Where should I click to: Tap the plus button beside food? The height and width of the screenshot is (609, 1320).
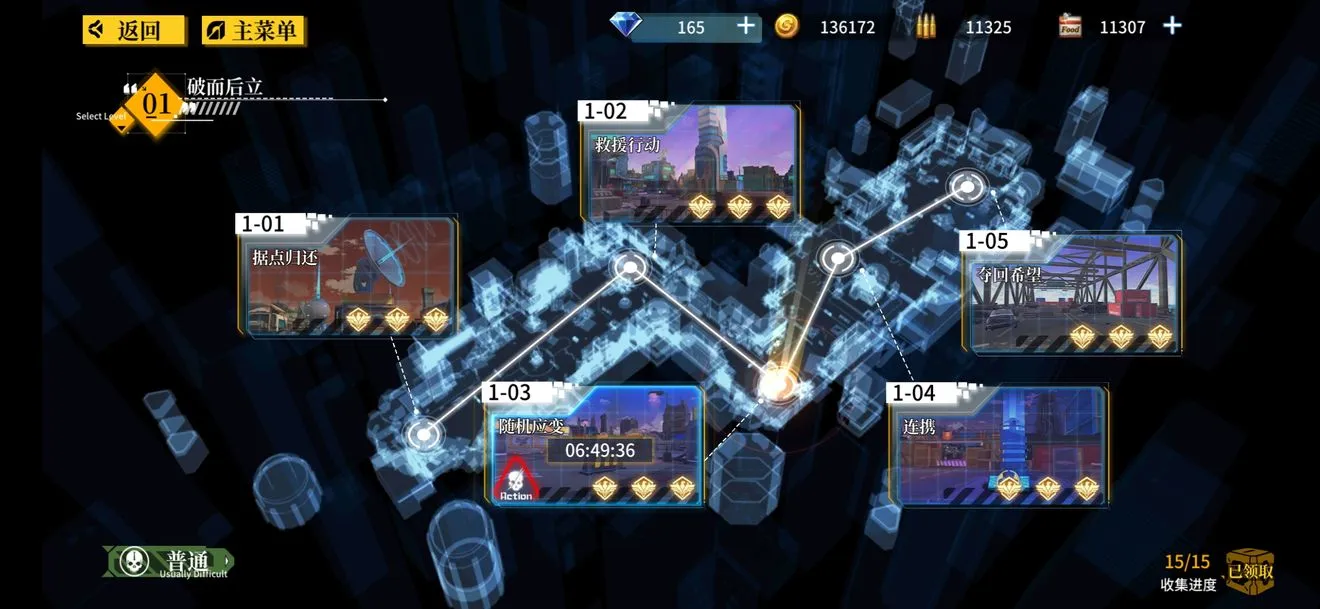tap(1172, 27)
